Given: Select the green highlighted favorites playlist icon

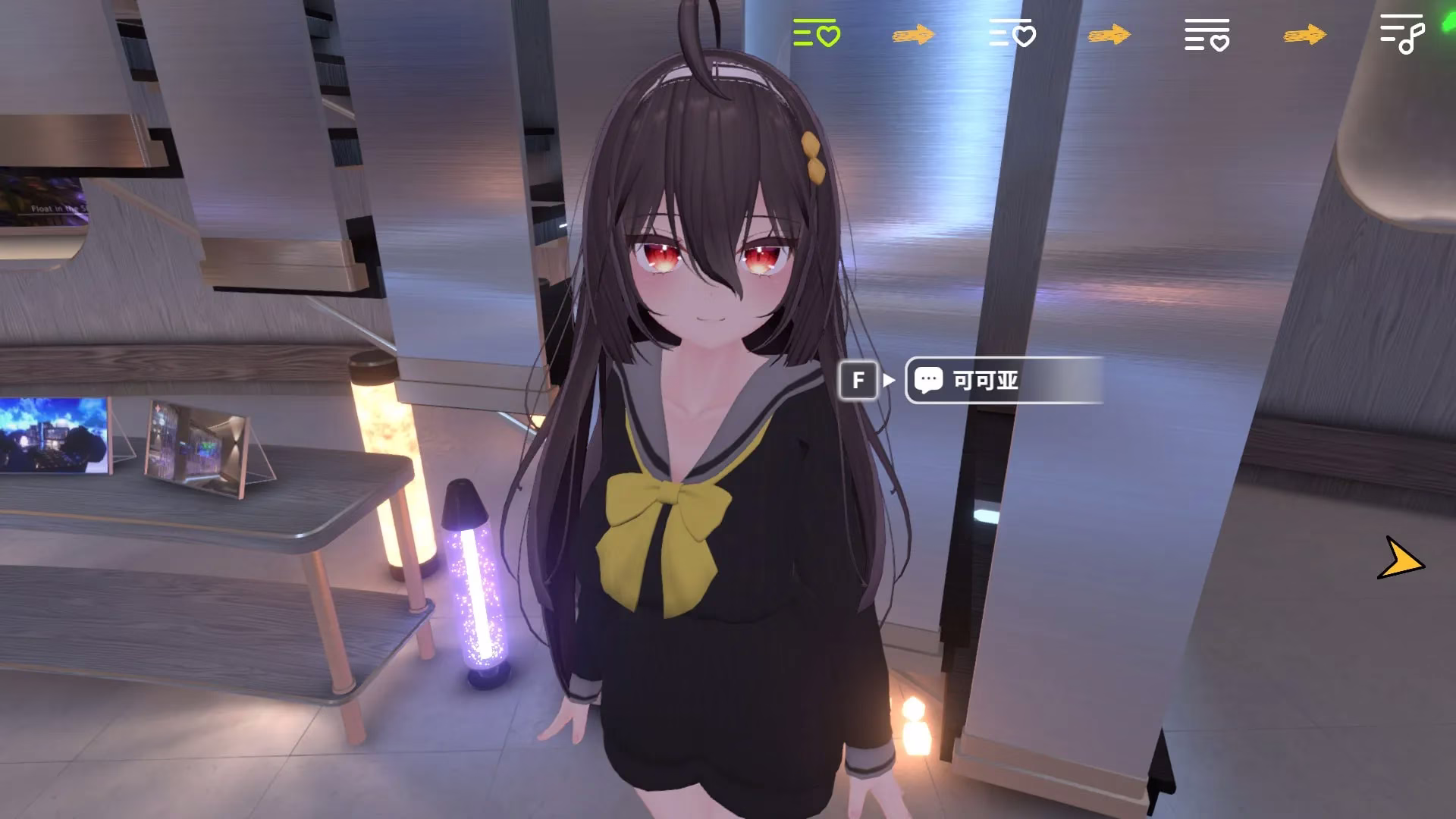Looking at the screenshot, I should pyautogui.click(x=815, y=34).
